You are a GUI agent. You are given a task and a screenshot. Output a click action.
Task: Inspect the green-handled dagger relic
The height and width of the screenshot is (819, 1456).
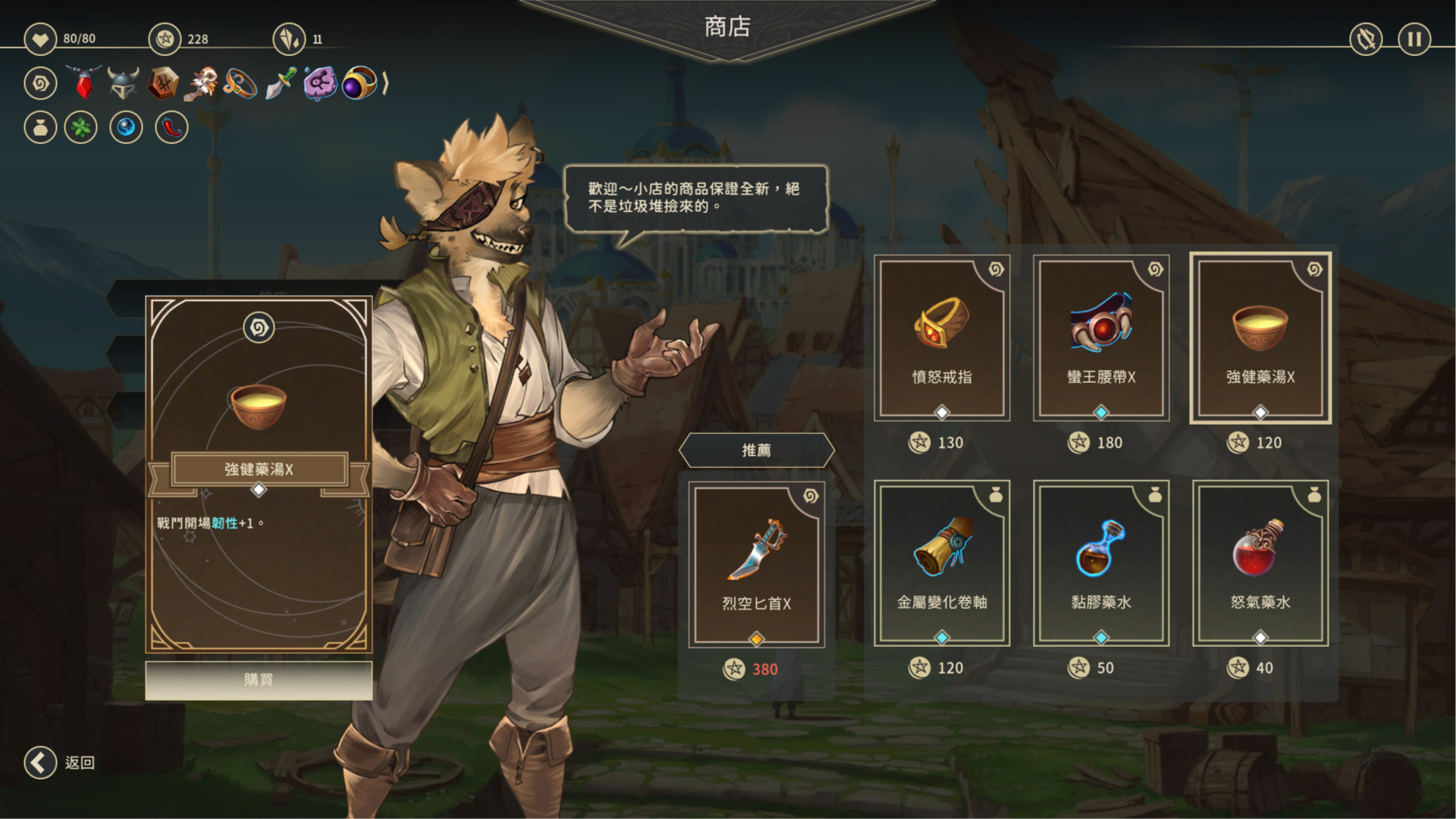click(280, 83)
